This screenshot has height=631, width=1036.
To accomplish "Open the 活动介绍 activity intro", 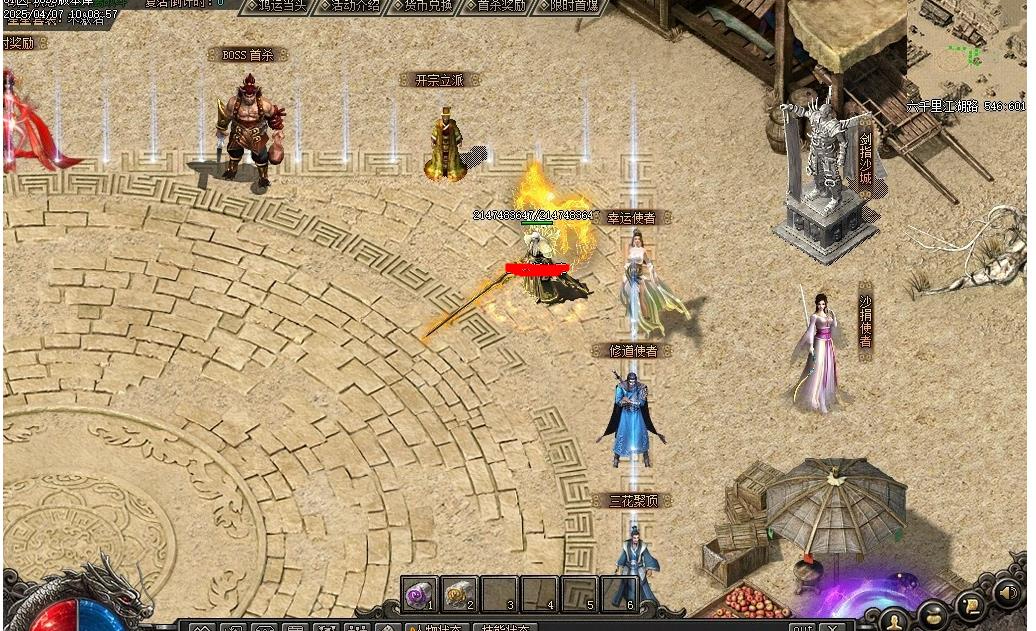I will (349, 6).
